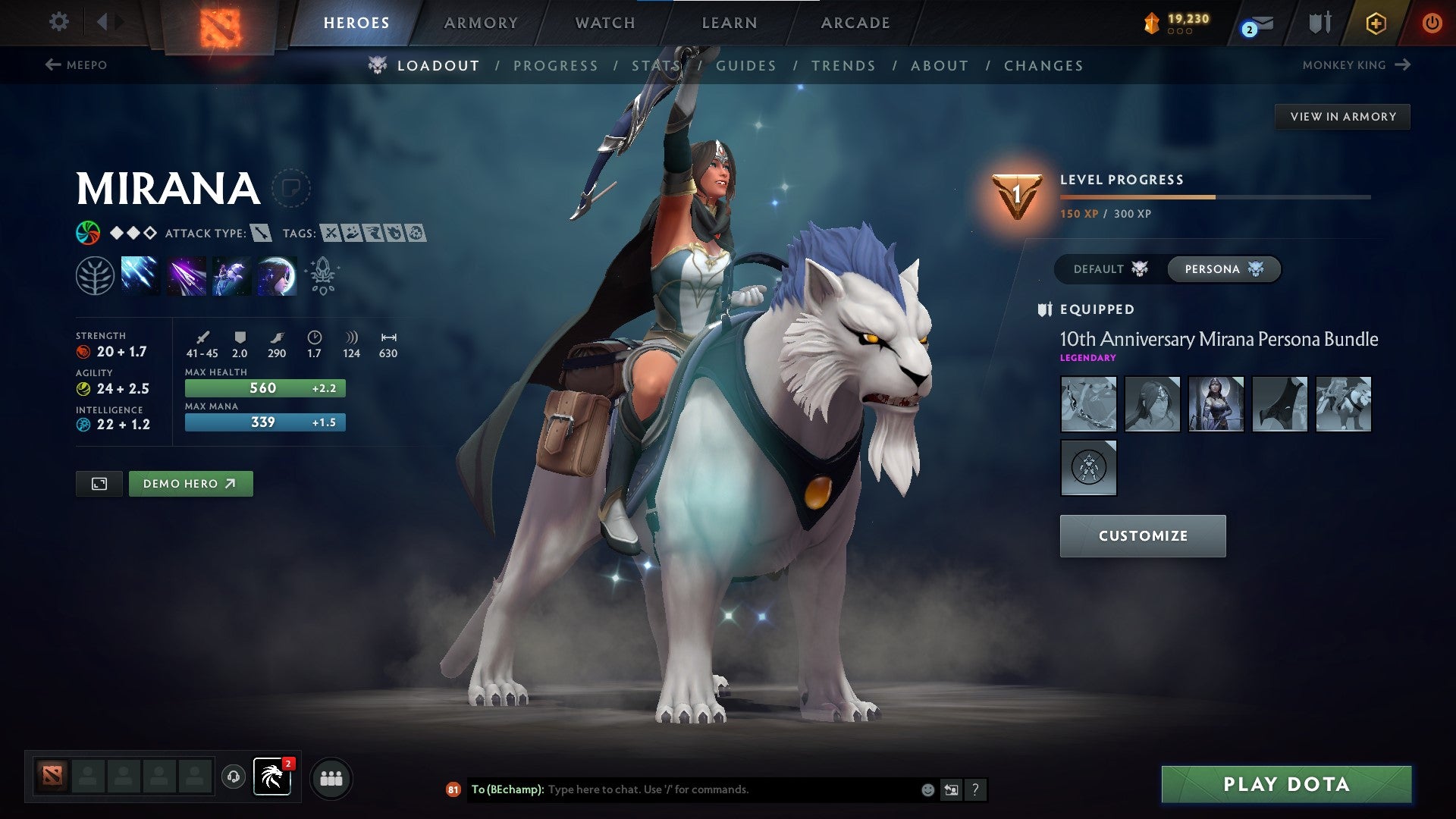Open the ARMORY menu section
Image resolution: width=1456 pixels, height=819 pixels.
(x=481, y=23)
